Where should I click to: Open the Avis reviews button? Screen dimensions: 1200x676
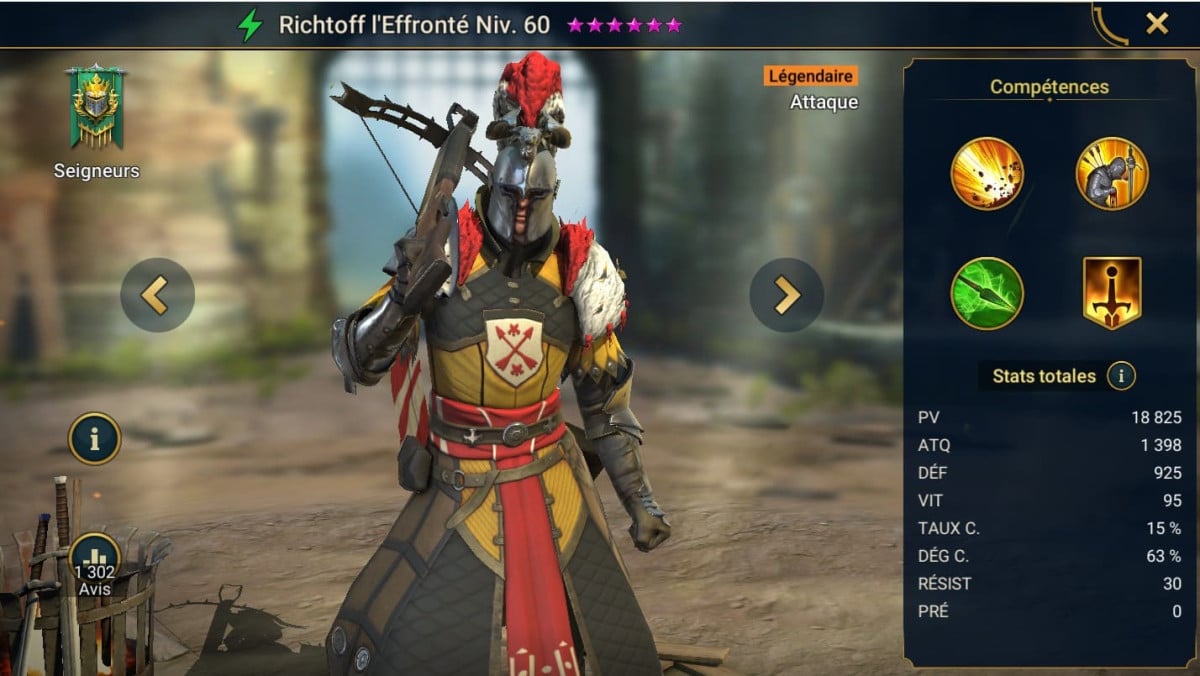pyautogui.click(x=95, y=565)
